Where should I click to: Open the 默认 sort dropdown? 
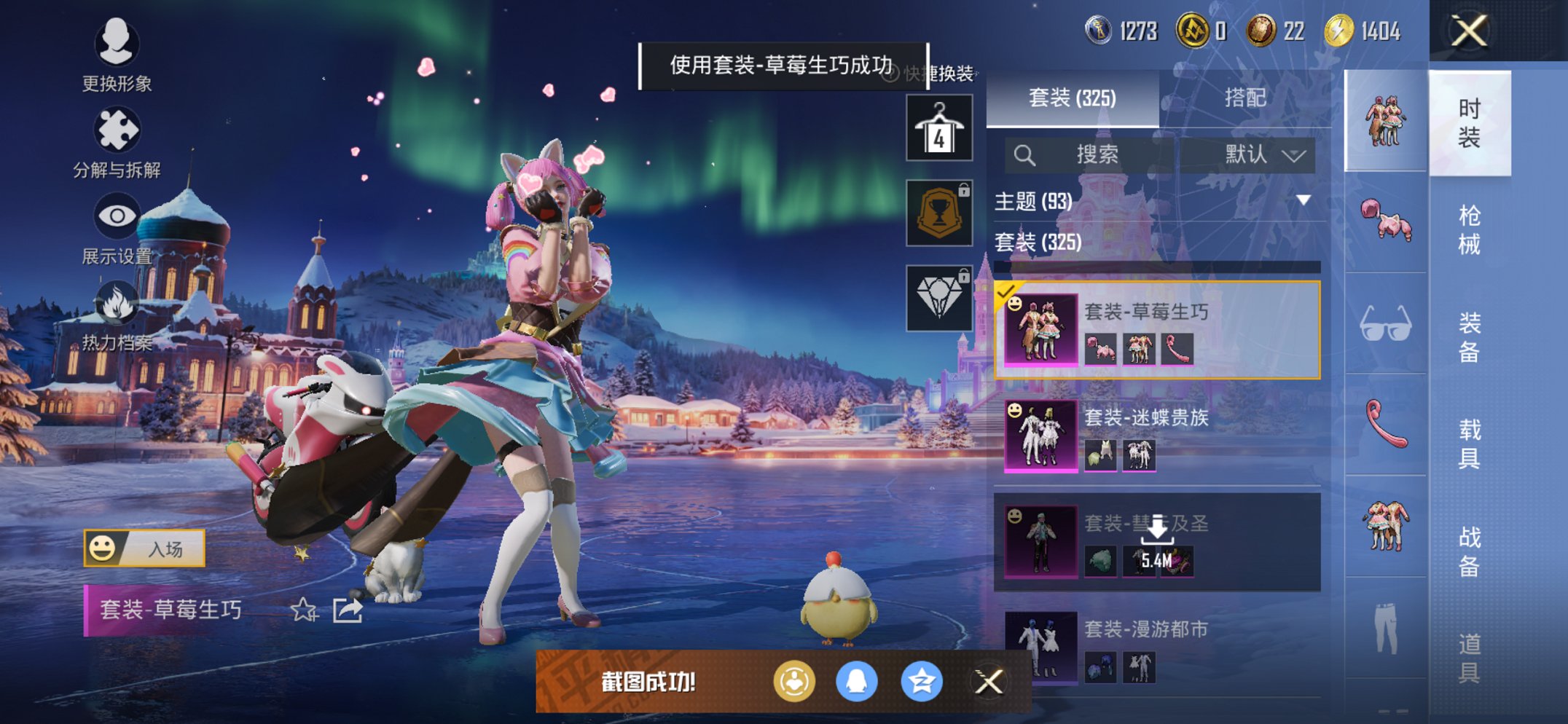[x=1263, y=154]
